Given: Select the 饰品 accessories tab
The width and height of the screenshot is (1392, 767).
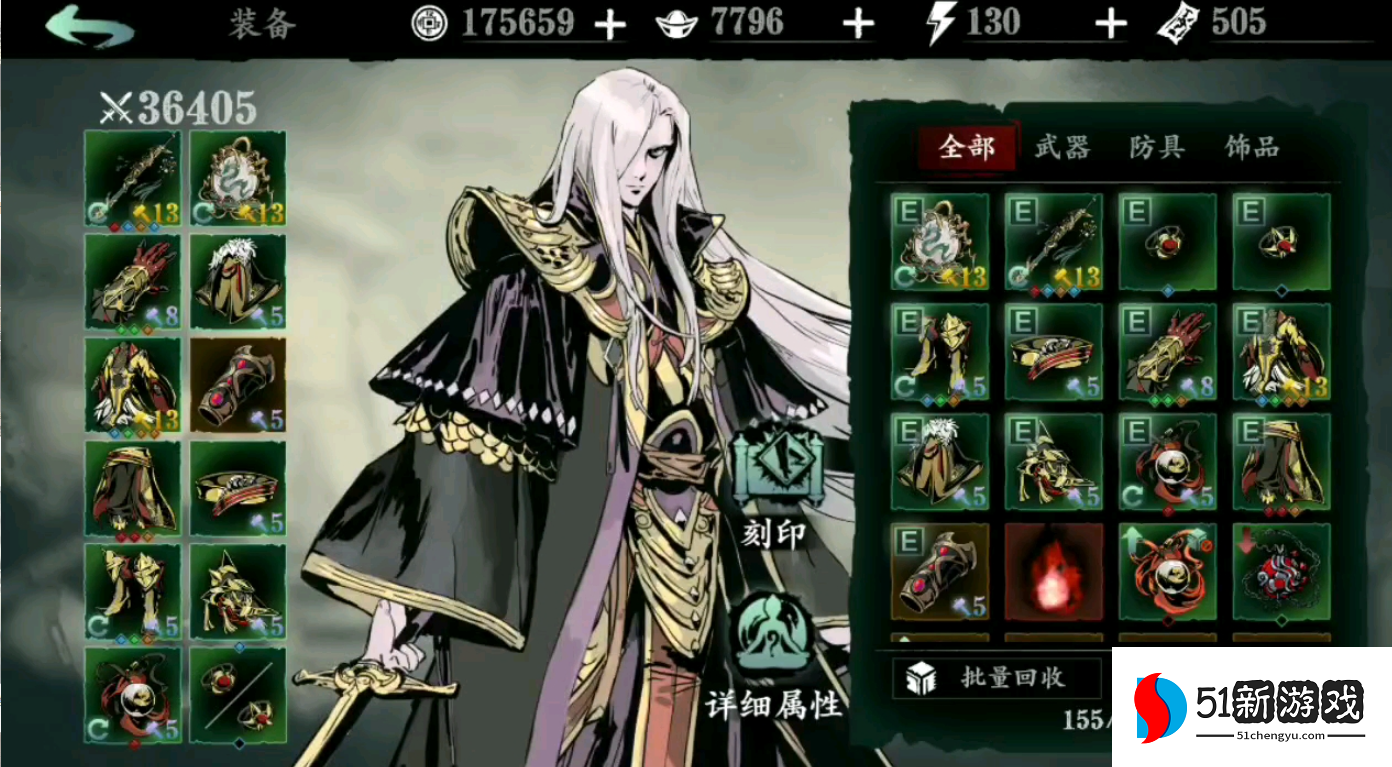Looking at the screenshot, I should click(x=1252, y=146).
